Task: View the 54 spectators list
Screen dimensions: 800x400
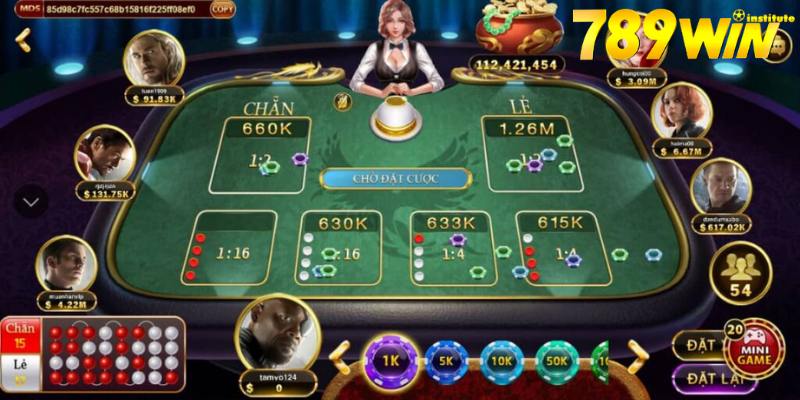Action: click(740, 274)
